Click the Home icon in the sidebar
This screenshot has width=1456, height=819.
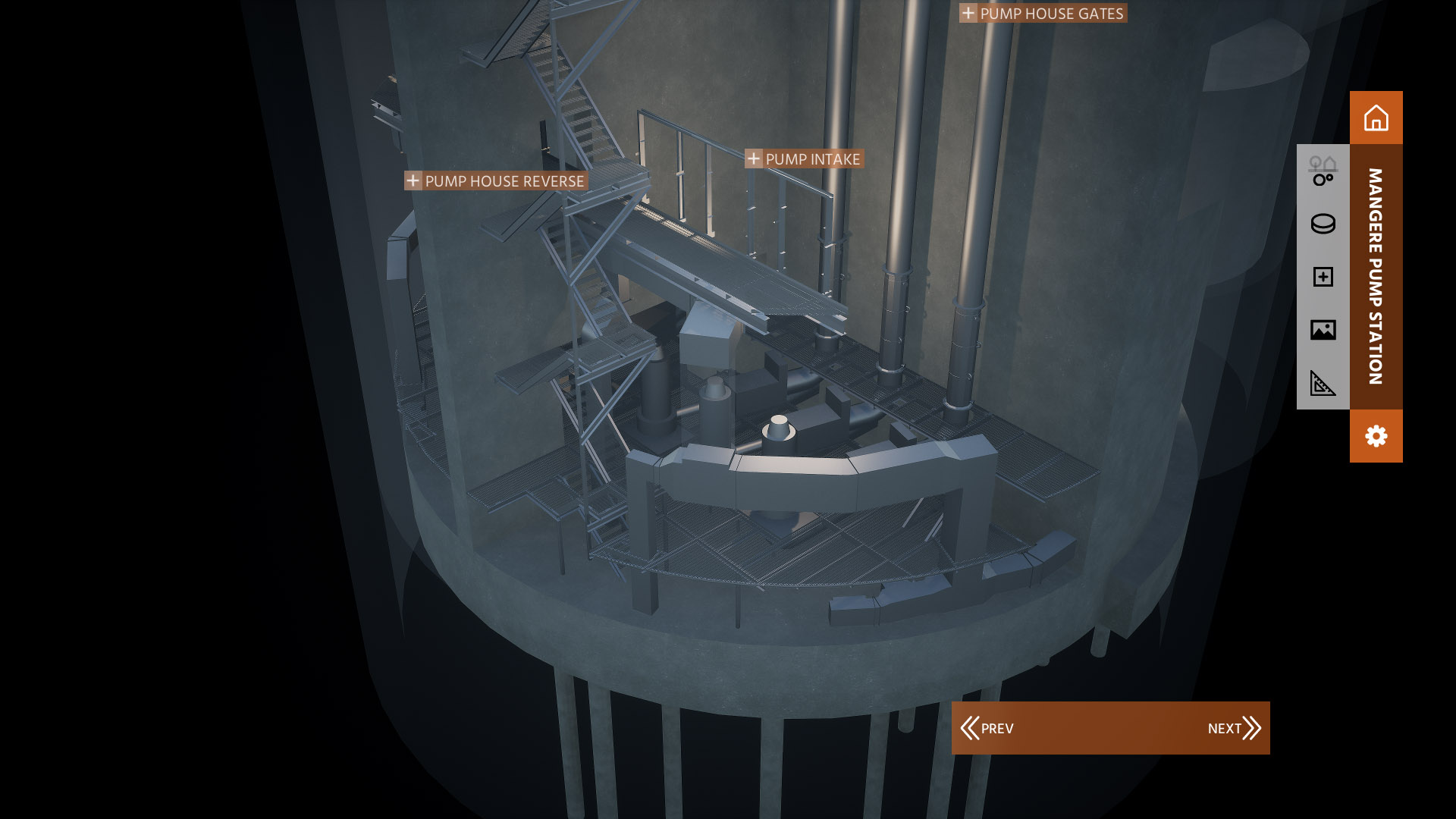tap(1376, 118)
